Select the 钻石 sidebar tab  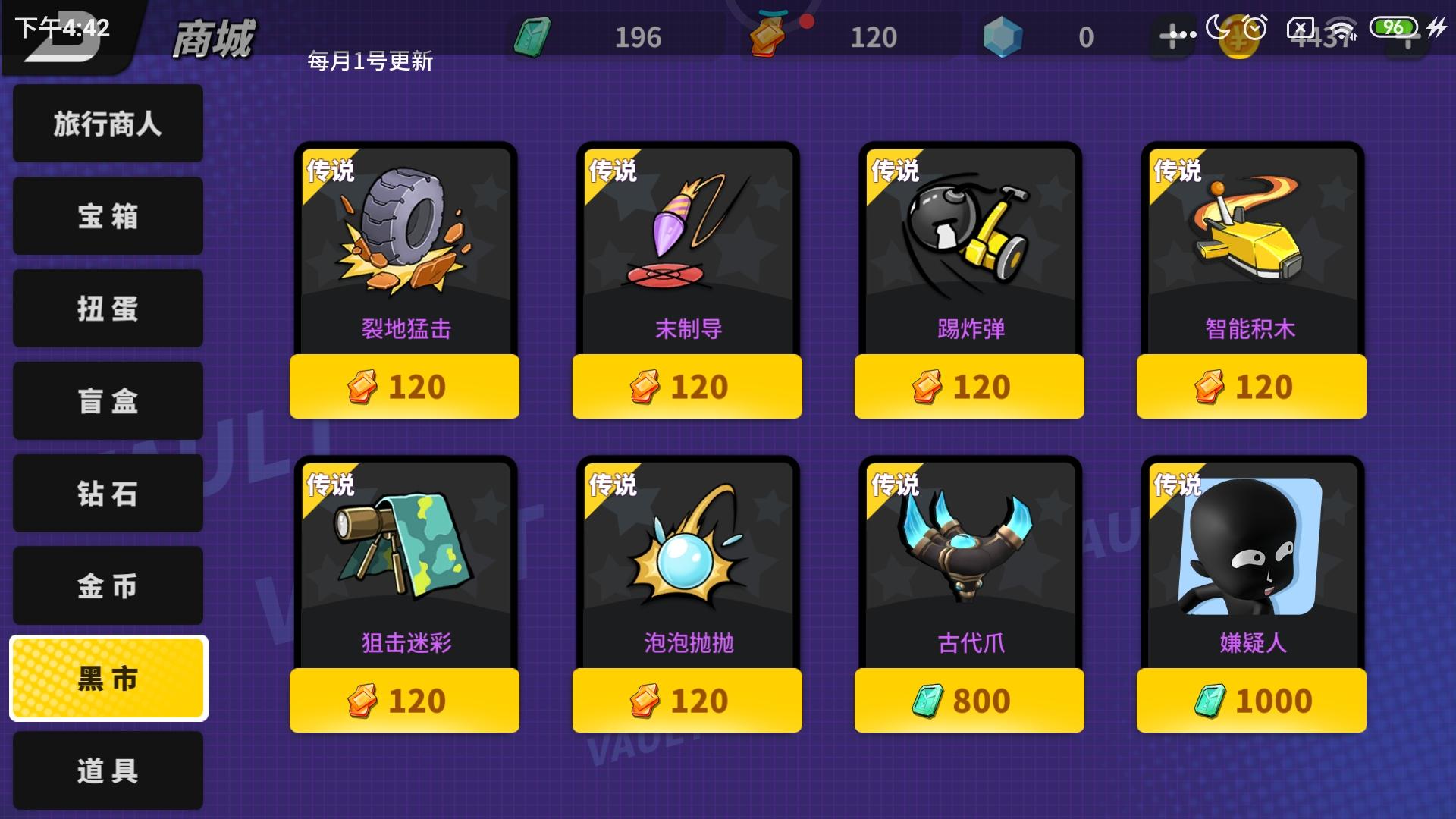(x=107, y=493)
